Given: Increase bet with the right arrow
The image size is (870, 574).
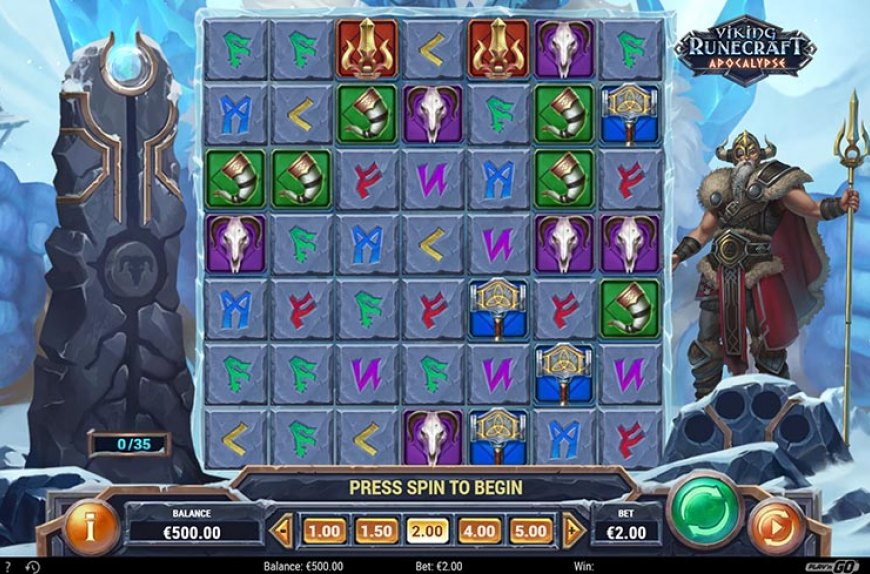Looking at the screenshot, I should 571,530.
